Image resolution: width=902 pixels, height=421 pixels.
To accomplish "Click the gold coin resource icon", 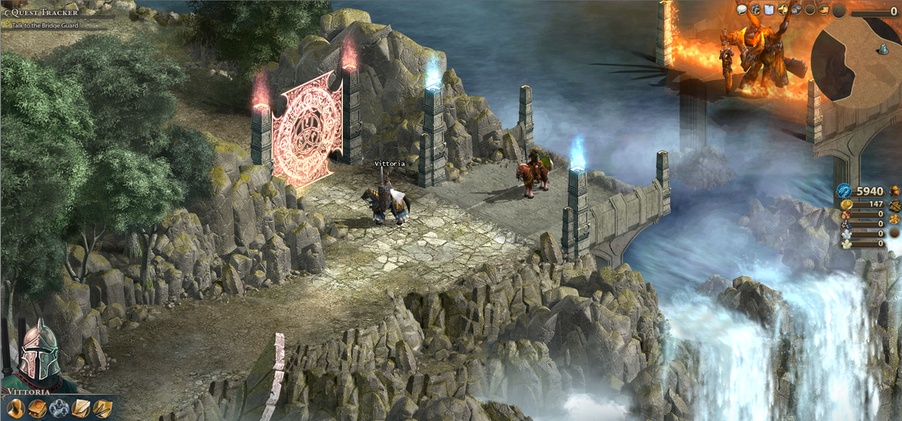I will pyautogui.click(x=844, y=205).
